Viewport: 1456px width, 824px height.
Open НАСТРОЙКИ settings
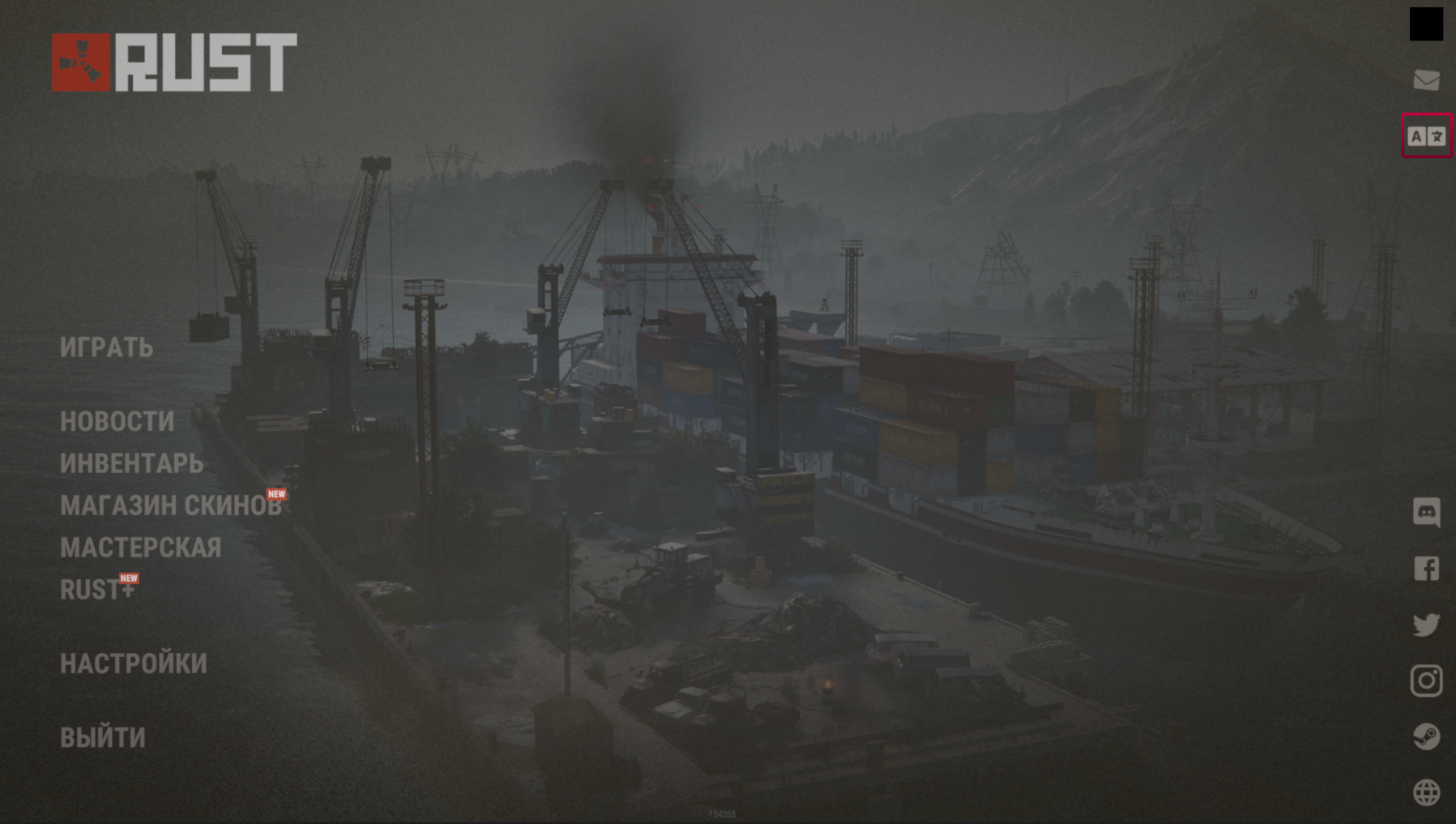[134, 664]
